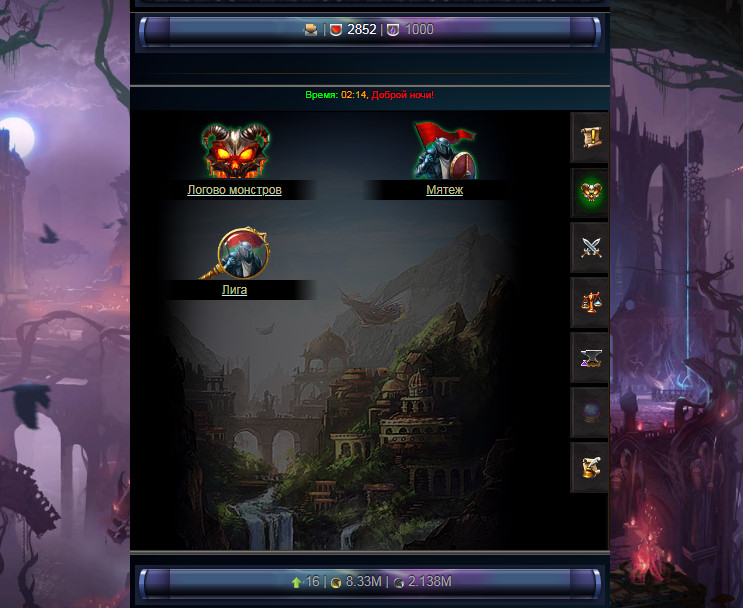Open the quest scroll sidebar button
Image resolution: width=743 pixels, height=608 pixels.
tap(589, 137)
